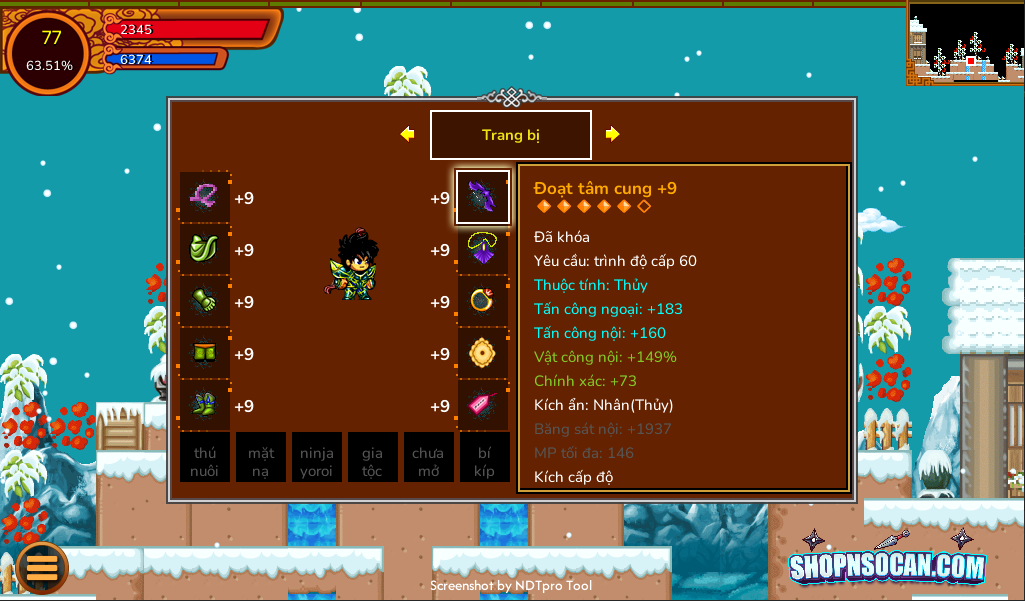Inspect the green boots slot
This screenshot has height=601, width=1025.
click(x=205, y=406)
